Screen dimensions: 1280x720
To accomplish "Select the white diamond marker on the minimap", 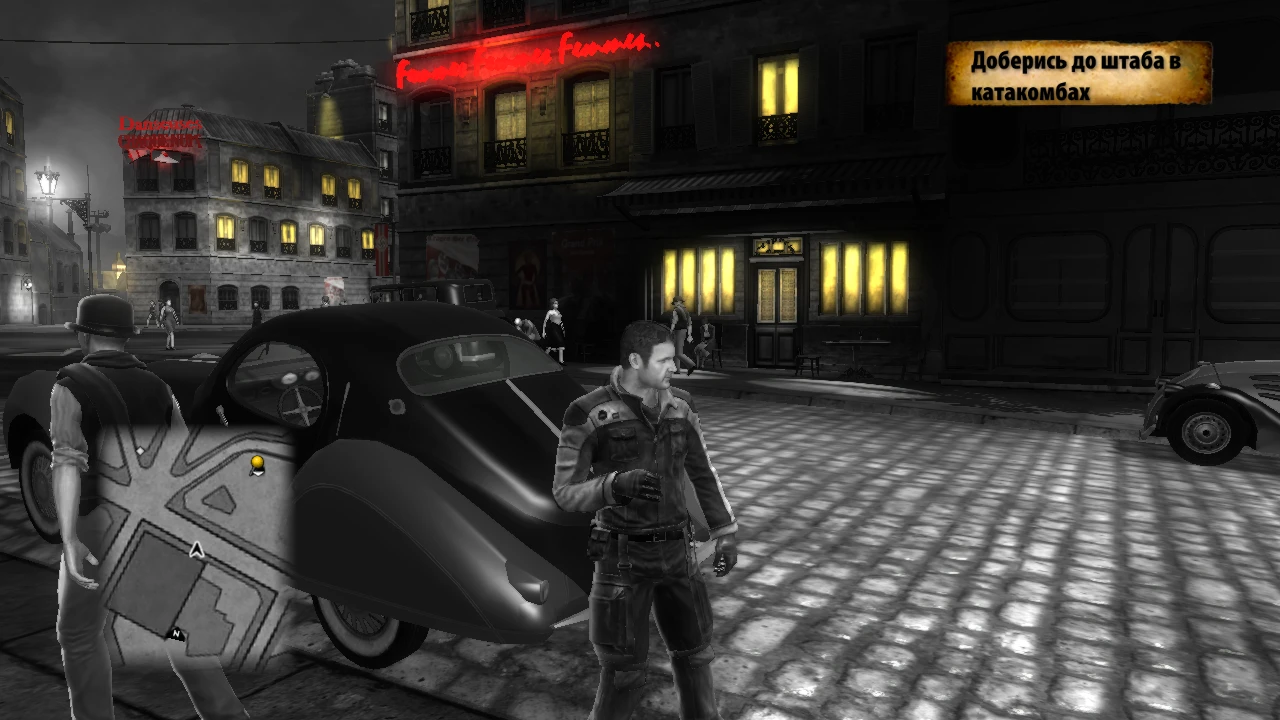I will tap(140, 450).
